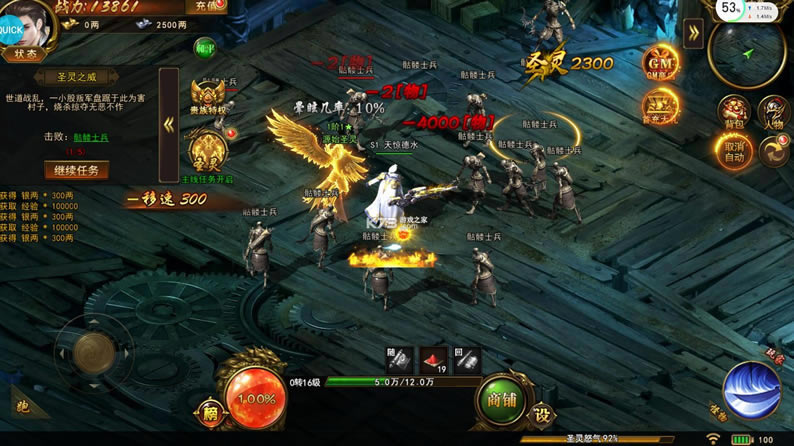Open the 设 settings button
Image resolution: width=794 pixels, height=446 pixels.
(x=541, y=414)
